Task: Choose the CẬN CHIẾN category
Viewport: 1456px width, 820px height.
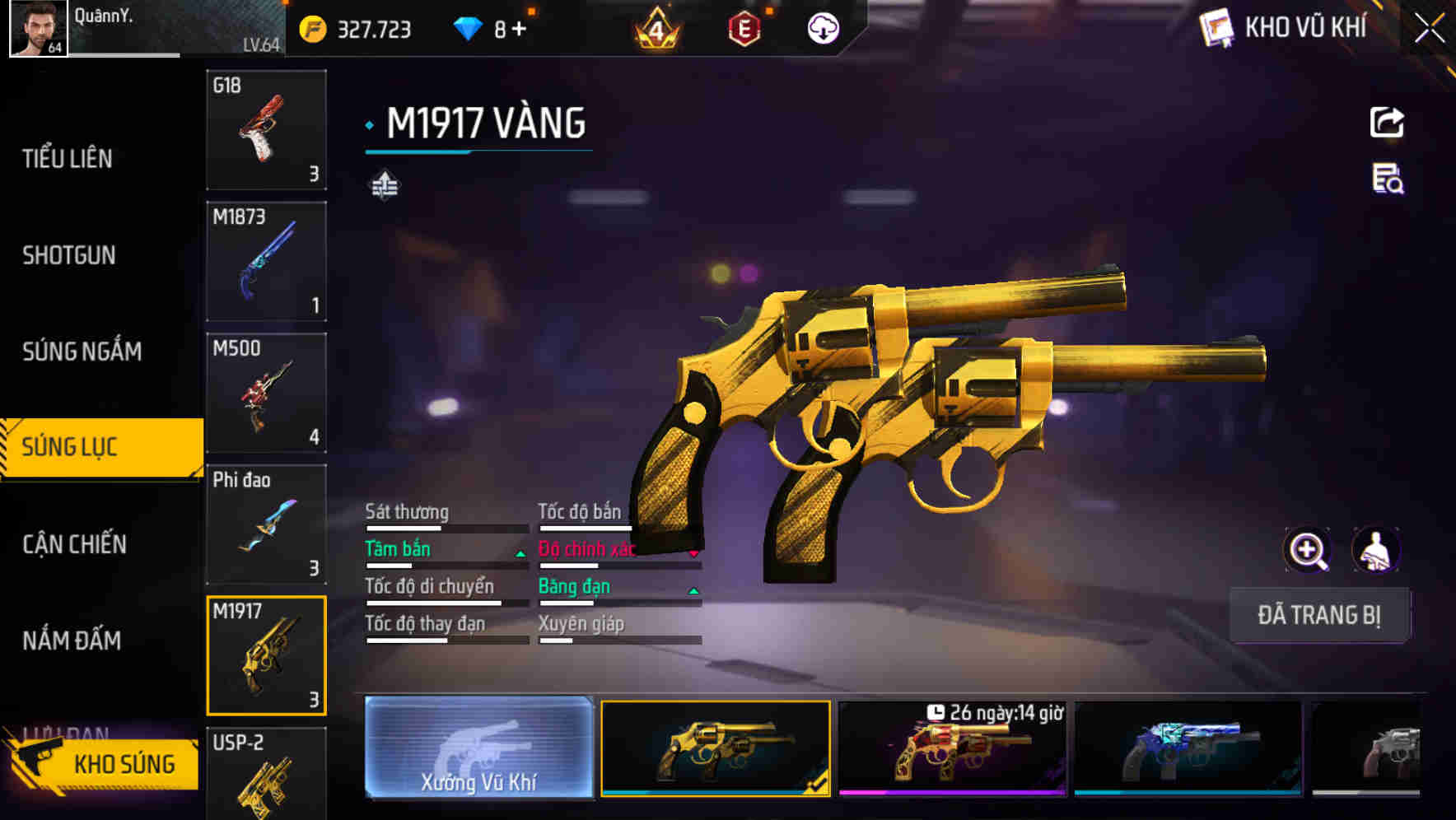Action: coord(74,544)
